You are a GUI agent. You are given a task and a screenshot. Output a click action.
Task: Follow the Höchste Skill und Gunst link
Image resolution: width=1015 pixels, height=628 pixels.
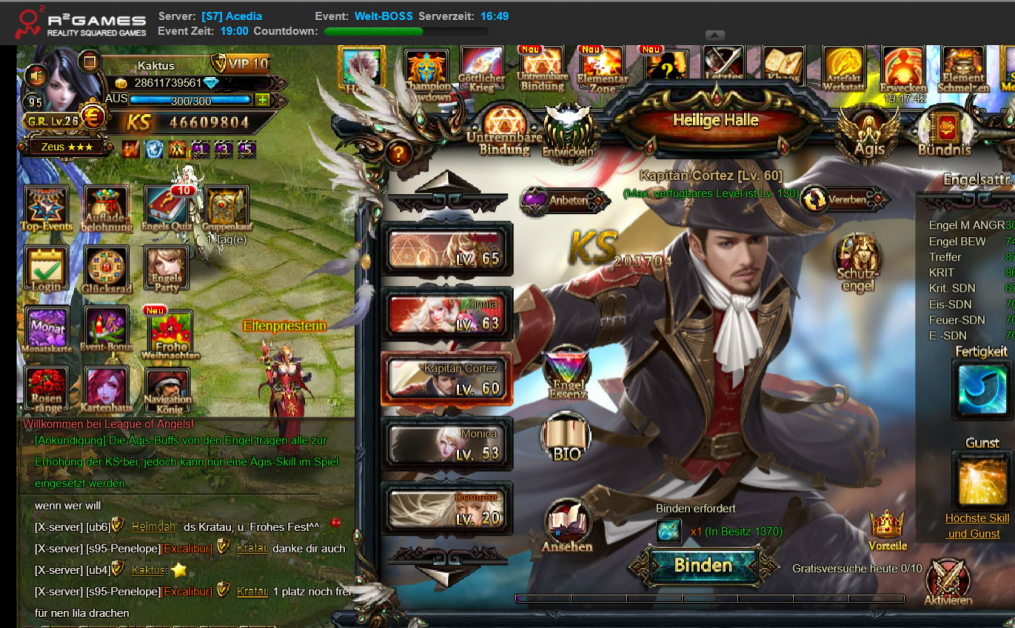pyautogui.click(x=978, y=525)
